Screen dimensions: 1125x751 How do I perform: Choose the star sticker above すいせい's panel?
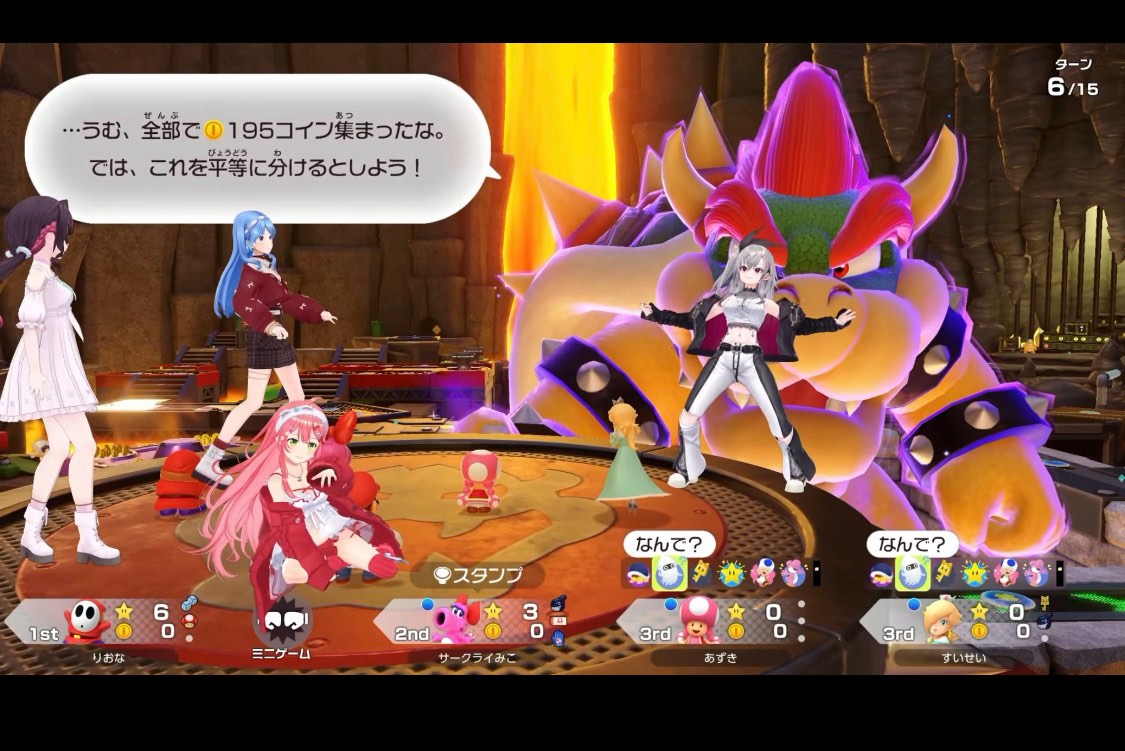(x=974, y=573)
